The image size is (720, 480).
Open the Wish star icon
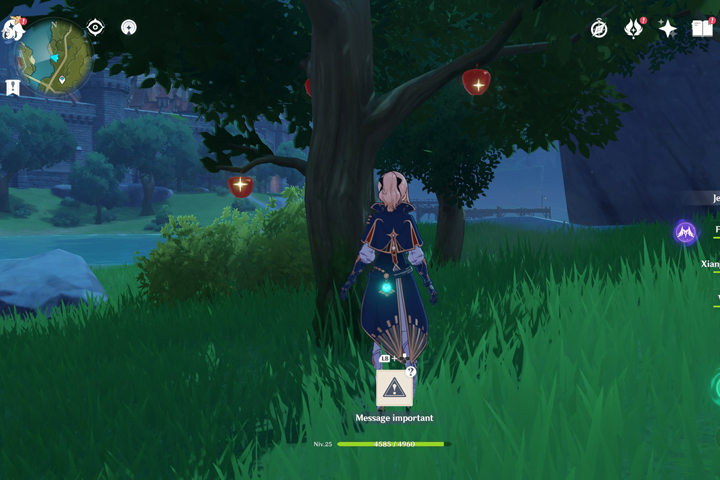point(667,29)
